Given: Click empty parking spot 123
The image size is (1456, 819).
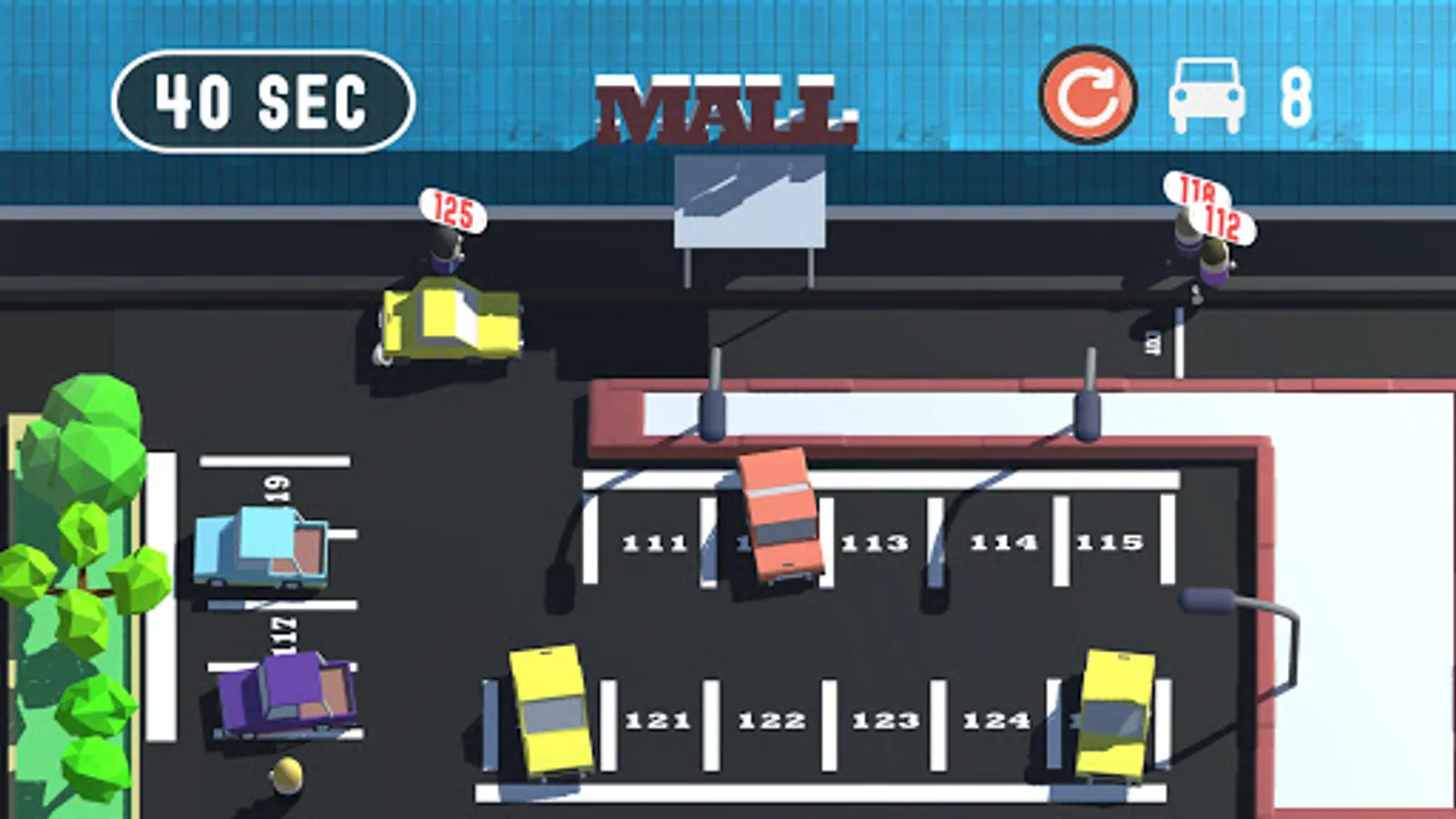Looking at the screenshot, I should [884, 719].
